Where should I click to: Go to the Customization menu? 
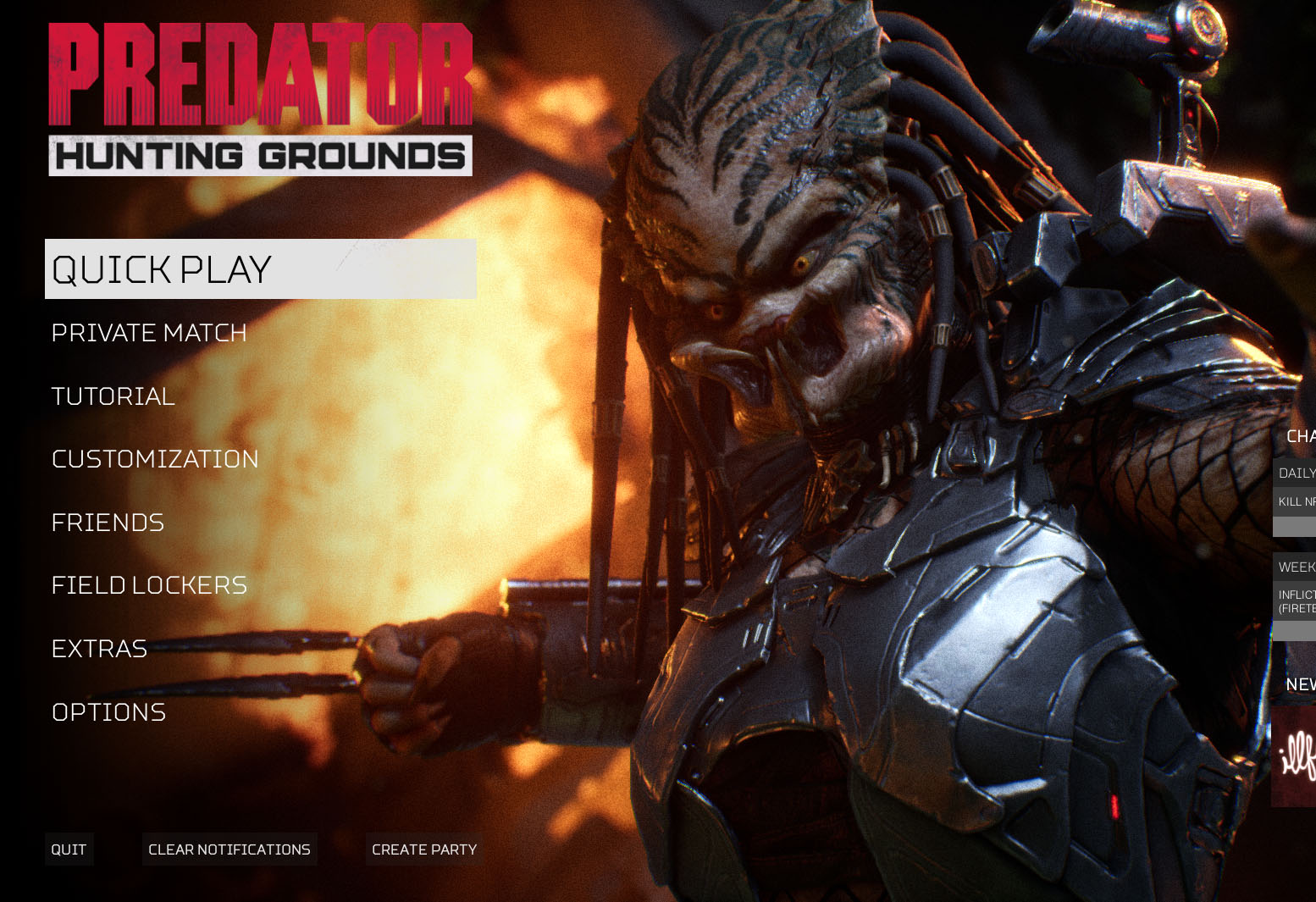pyautogui.click(x=155, y=459)
